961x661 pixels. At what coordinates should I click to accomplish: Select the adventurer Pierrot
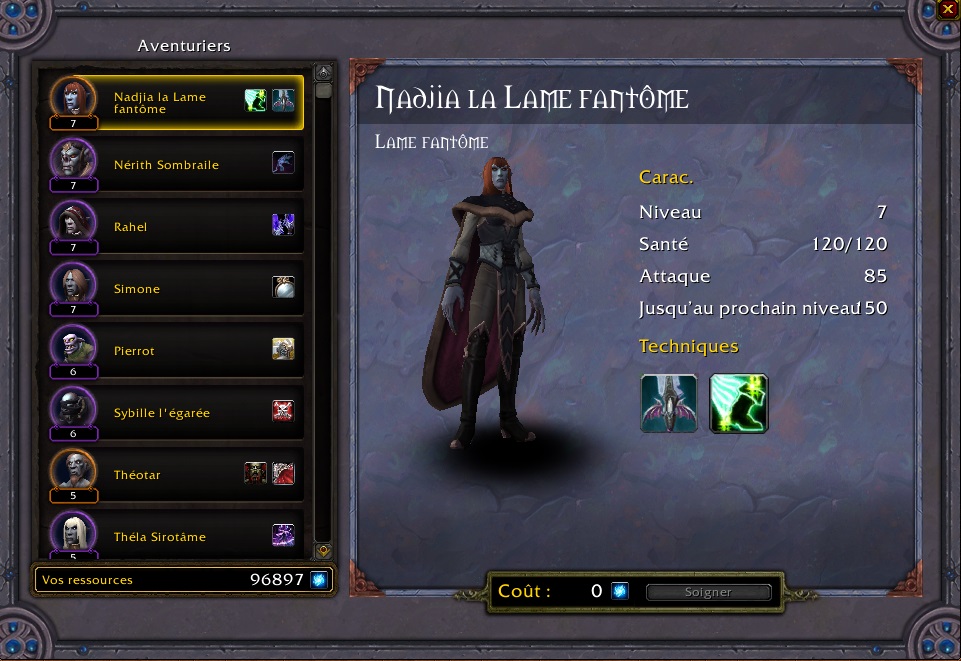(134, 351)
